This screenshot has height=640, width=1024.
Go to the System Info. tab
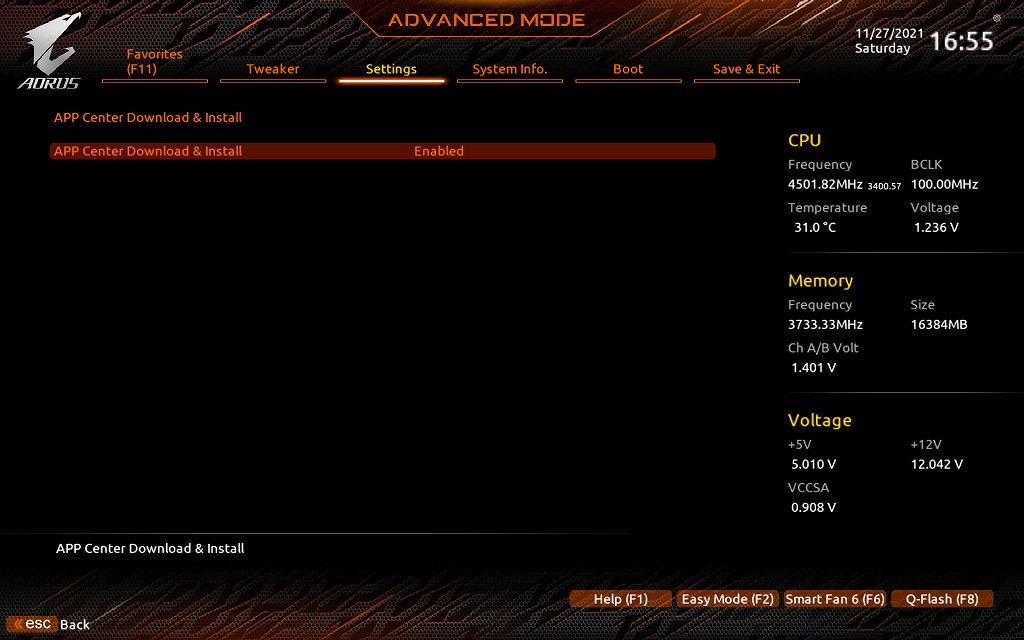[x=510, y=69]
